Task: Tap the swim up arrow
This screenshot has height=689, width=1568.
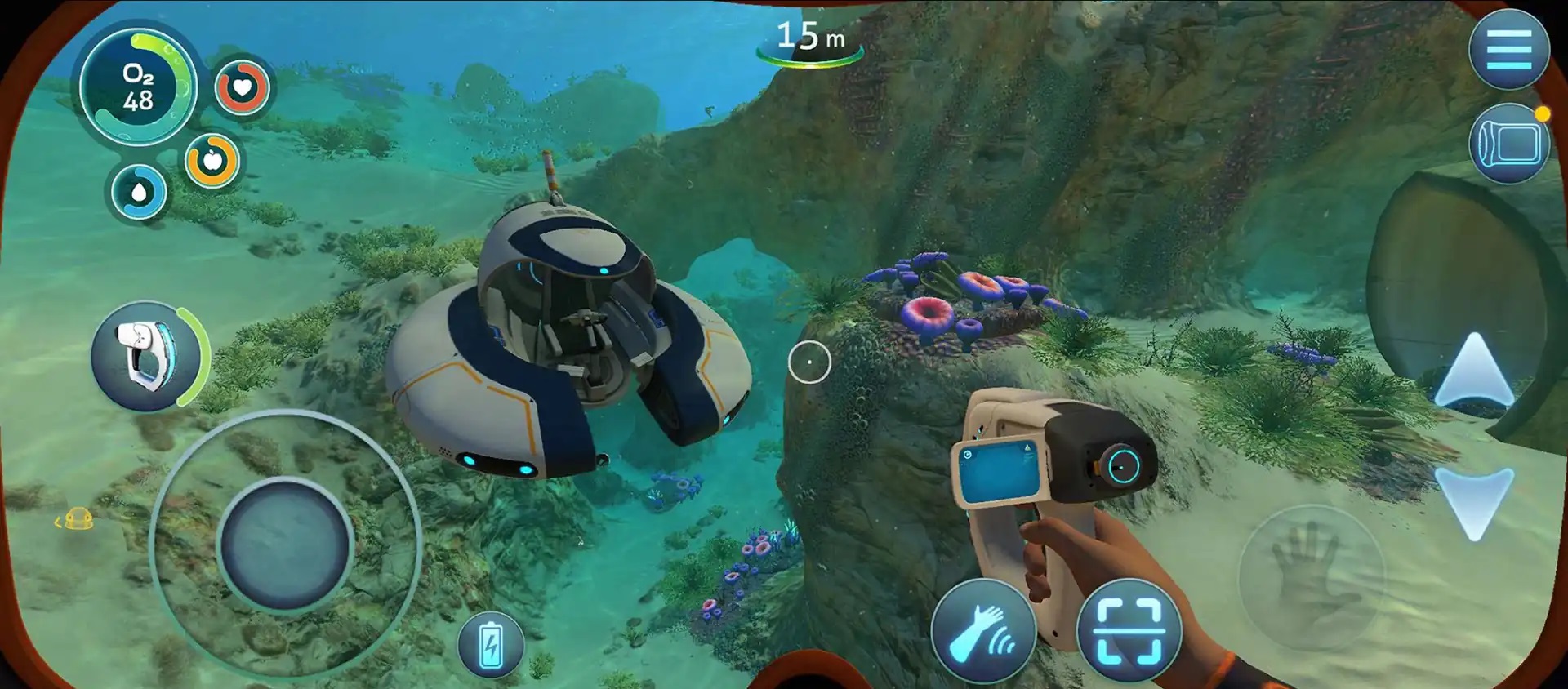Action: [x=1474, y=371]
